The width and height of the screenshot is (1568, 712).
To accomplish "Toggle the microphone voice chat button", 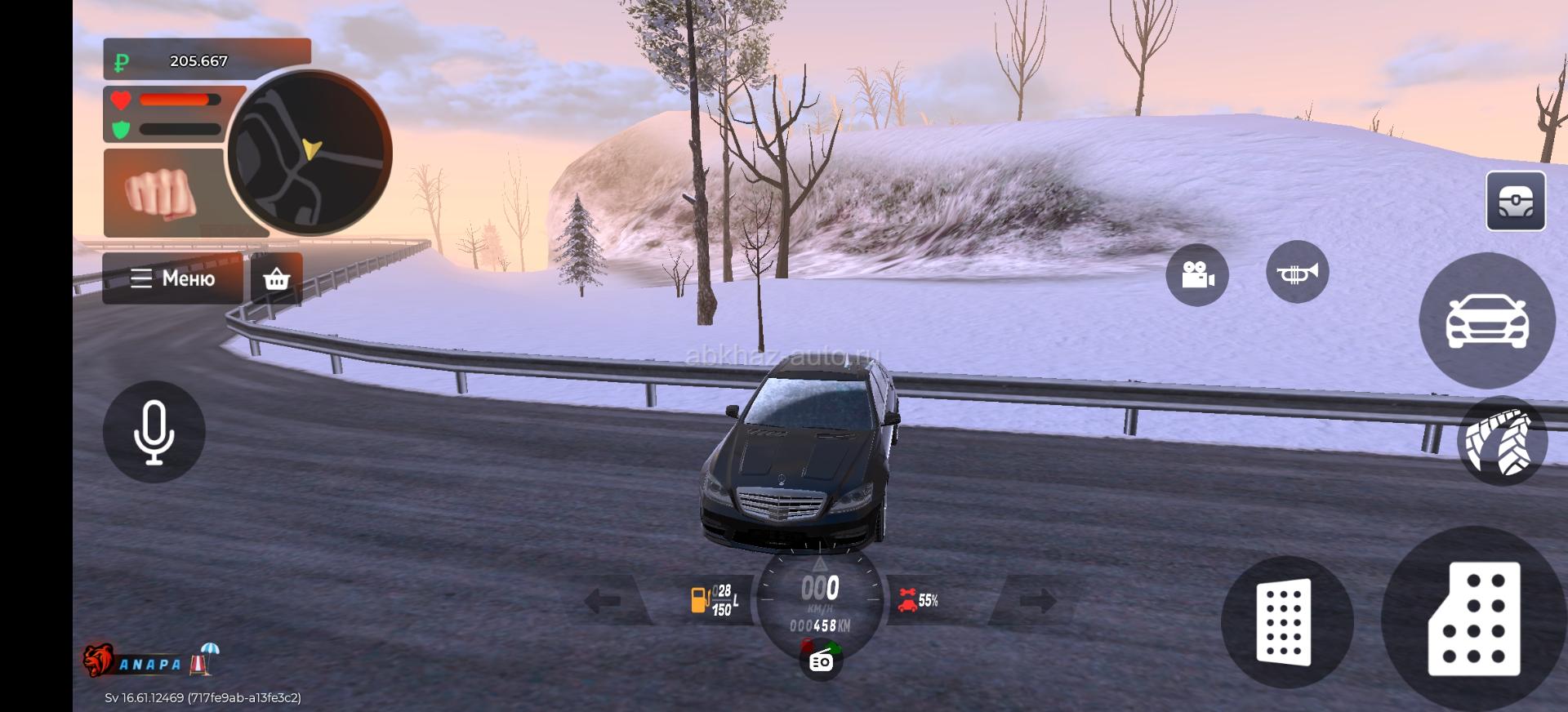I will click(154, 432).
